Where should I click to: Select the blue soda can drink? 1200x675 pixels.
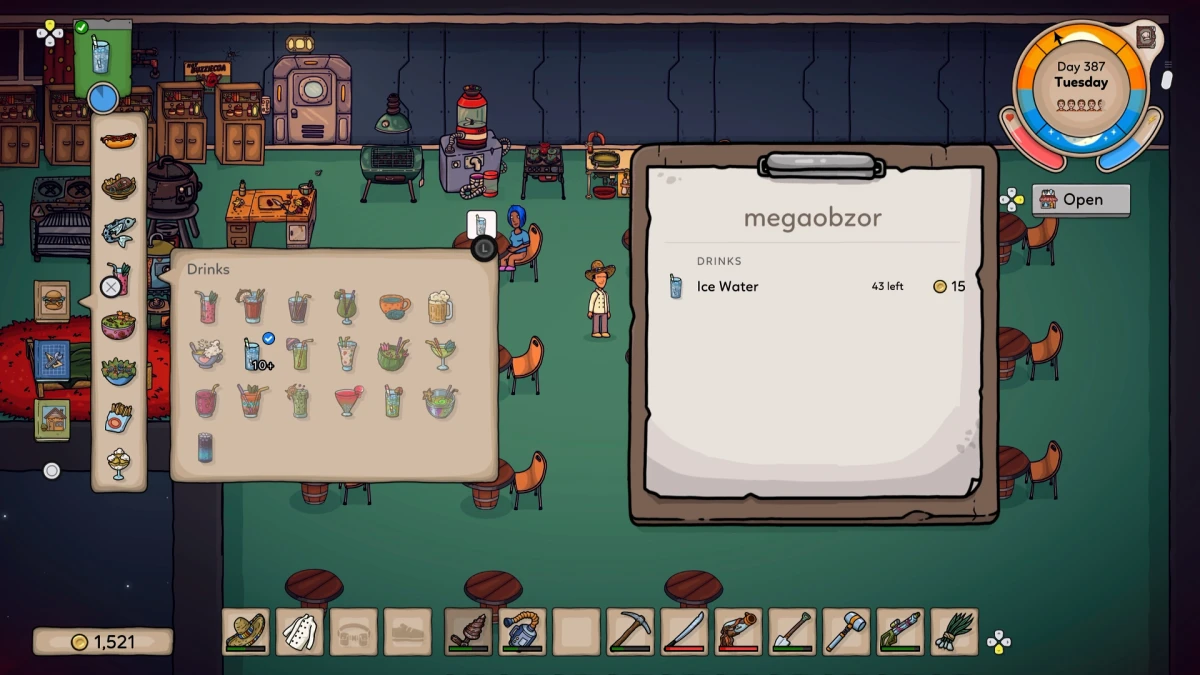(x=206, y=447)
